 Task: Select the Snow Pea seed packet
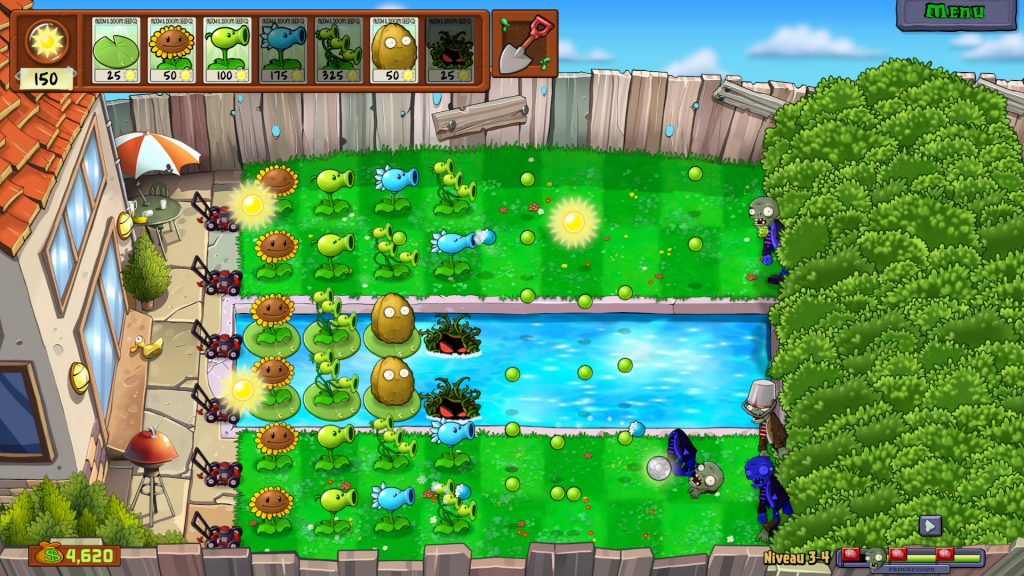(x=283, y=49)
